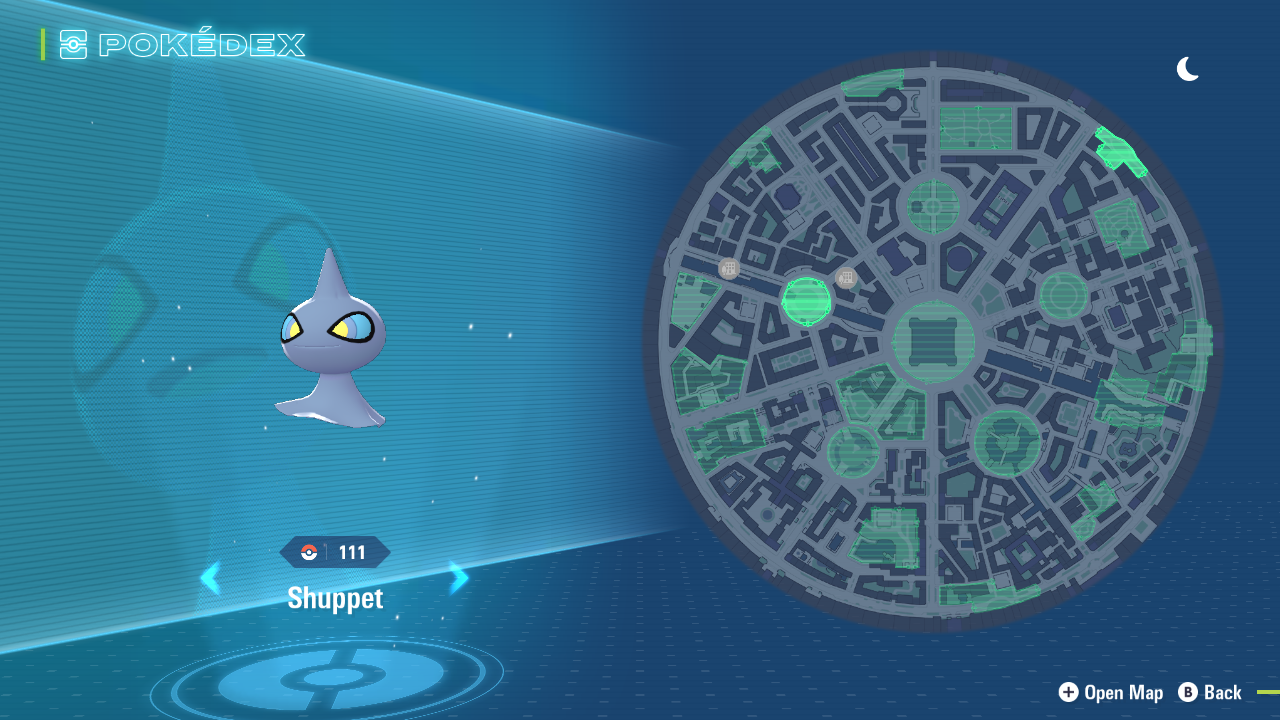The height and width of the screenshot is (720, 1280).
Task: Click the landmark icon right of the green circle
Action: pos(846,277)
